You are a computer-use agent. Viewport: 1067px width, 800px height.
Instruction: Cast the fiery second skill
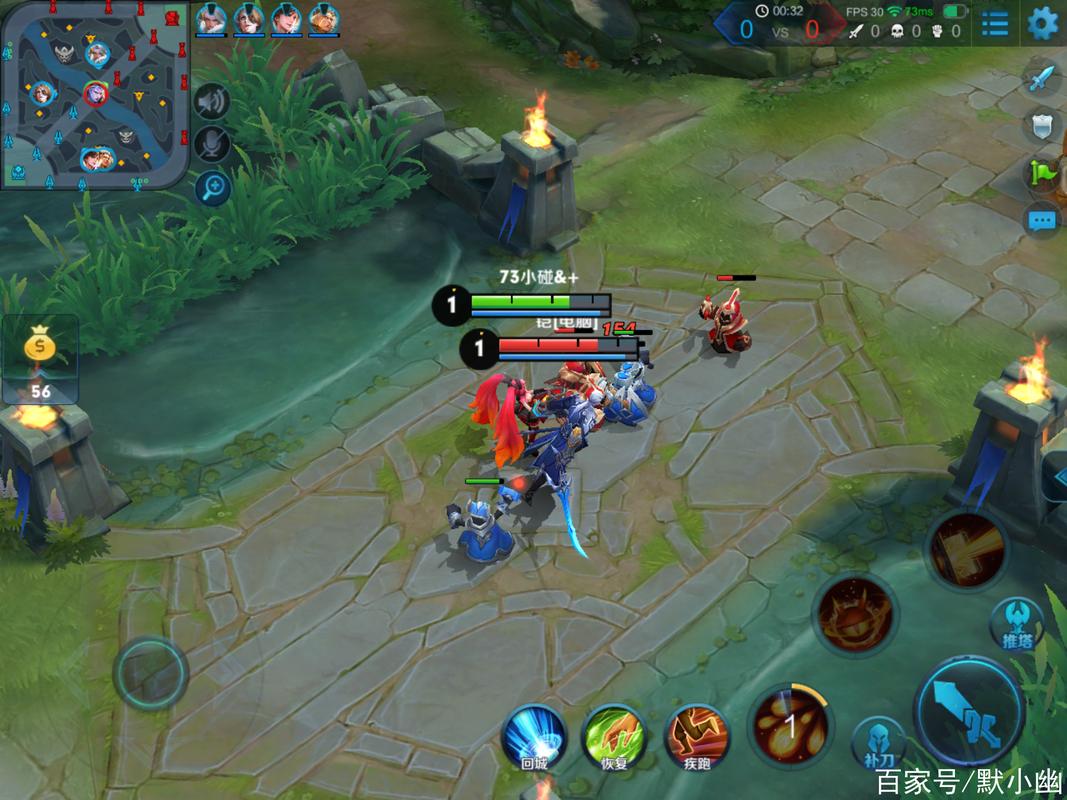click(856, 614)
